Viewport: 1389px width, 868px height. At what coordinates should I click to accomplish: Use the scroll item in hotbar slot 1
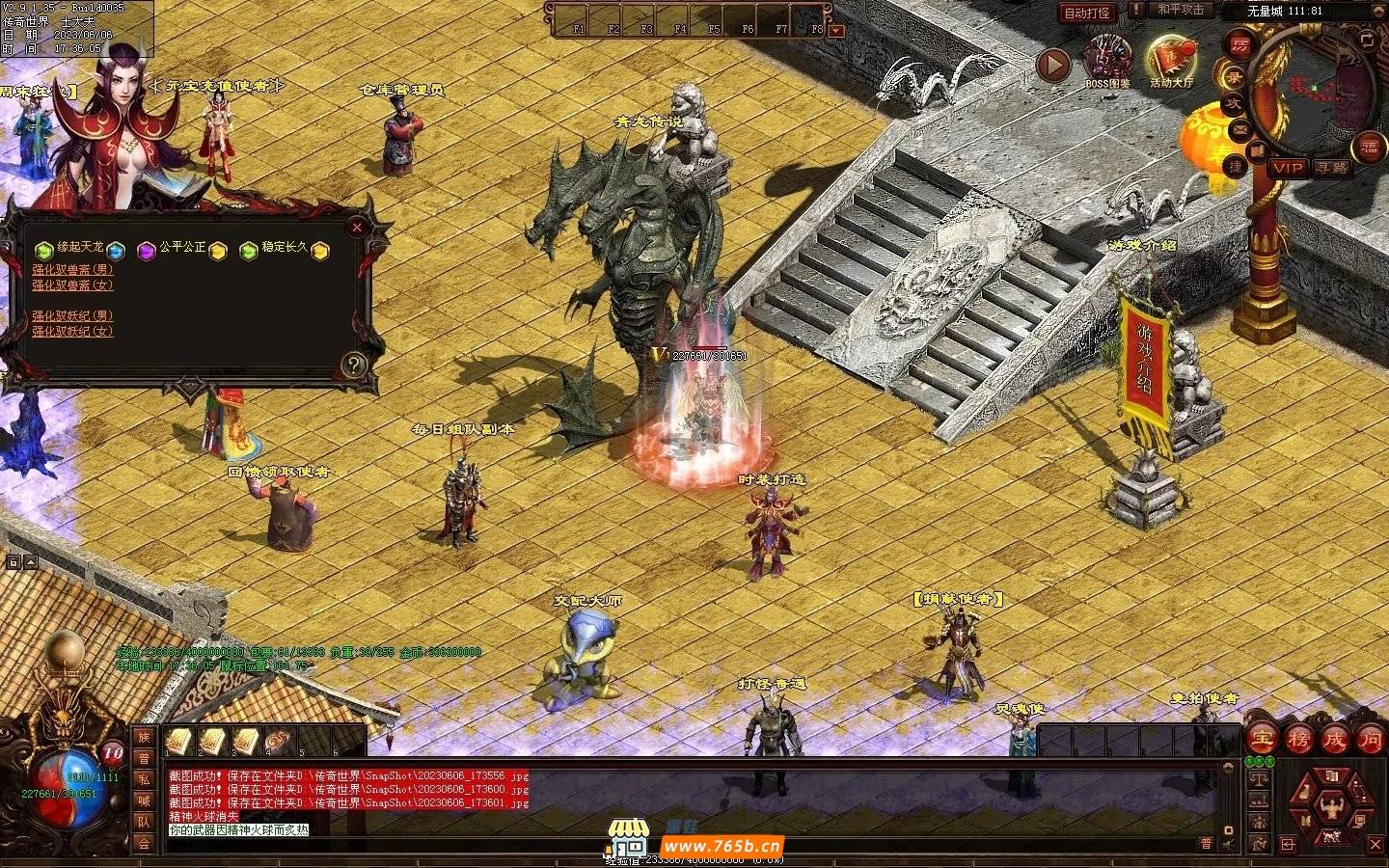(178, 741)
